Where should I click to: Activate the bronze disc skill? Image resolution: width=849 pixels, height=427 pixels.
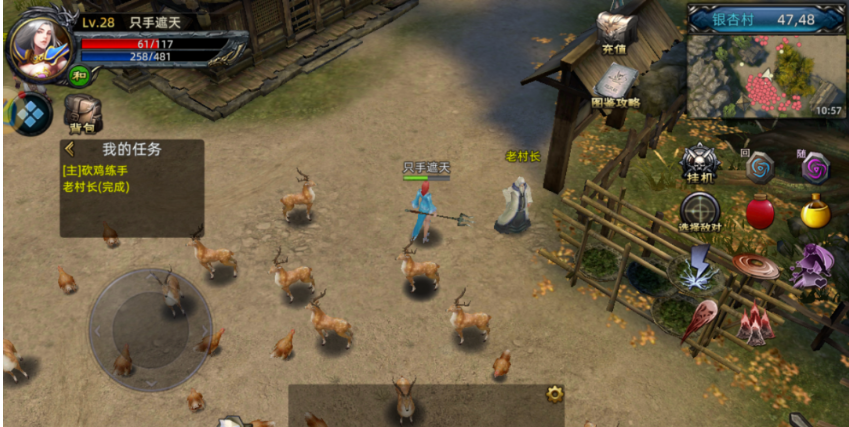pyautogui.click(x=756, y=266)
